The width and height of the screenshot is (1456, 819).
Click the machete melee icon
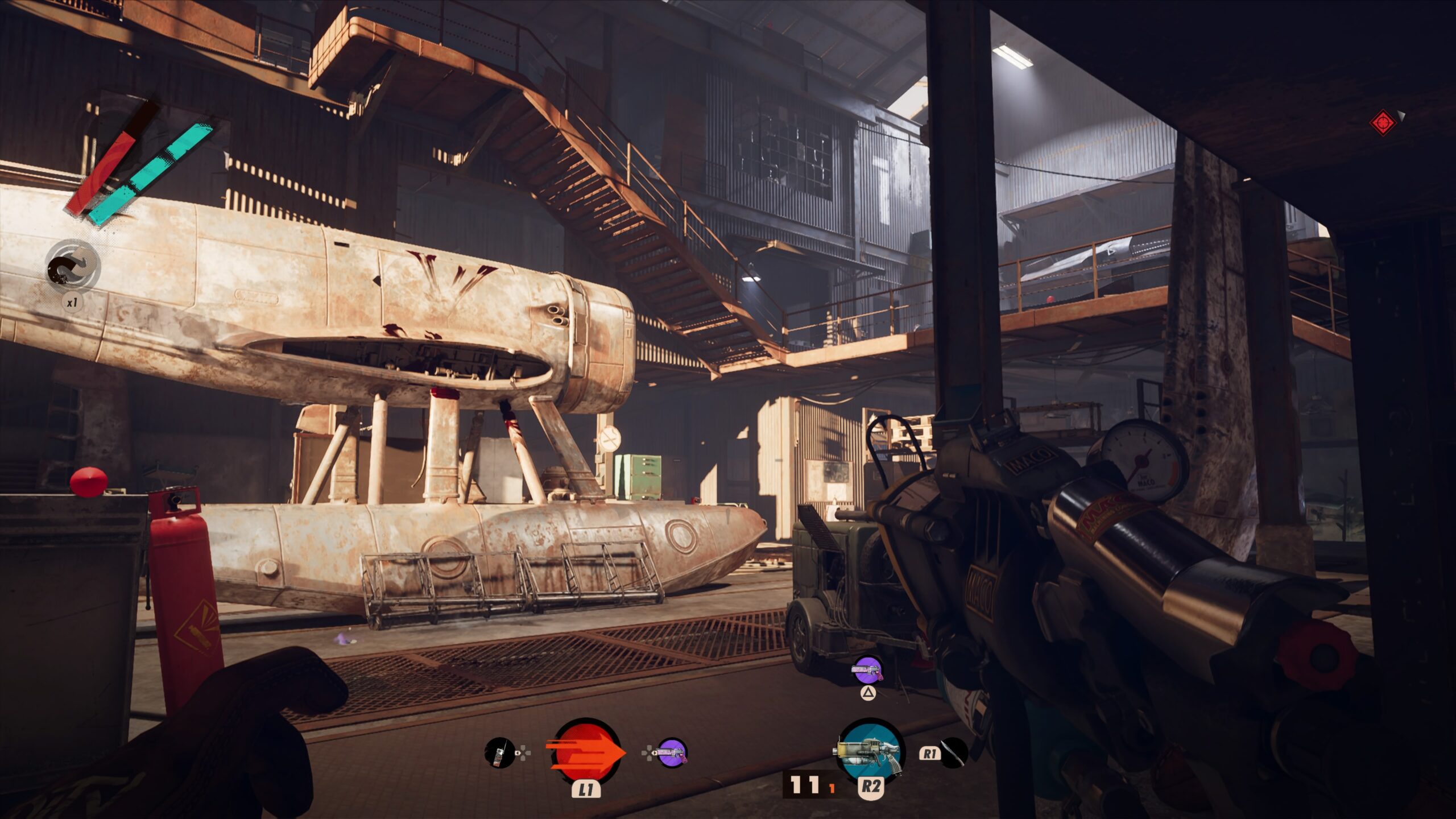953,752
